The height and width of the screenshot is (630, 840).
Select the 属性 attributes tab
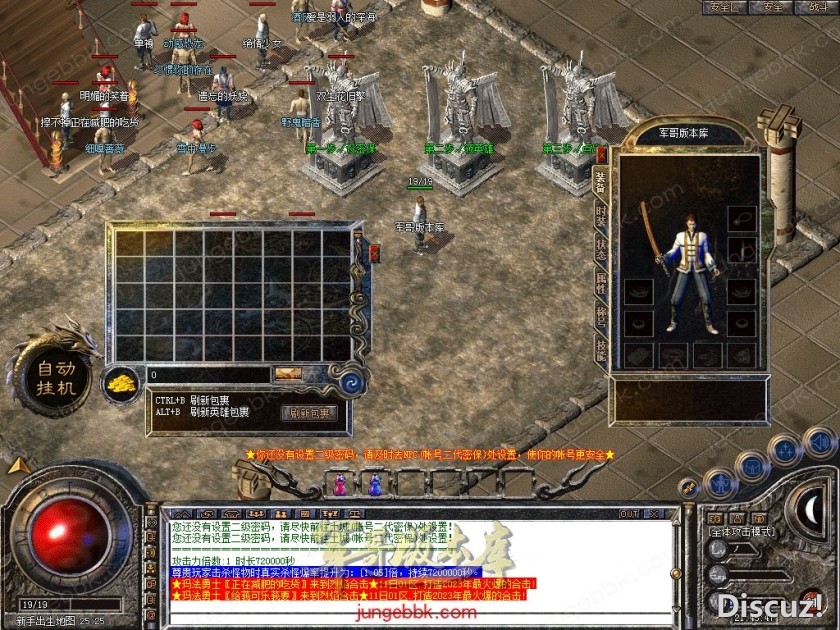[x=601, y=283]
